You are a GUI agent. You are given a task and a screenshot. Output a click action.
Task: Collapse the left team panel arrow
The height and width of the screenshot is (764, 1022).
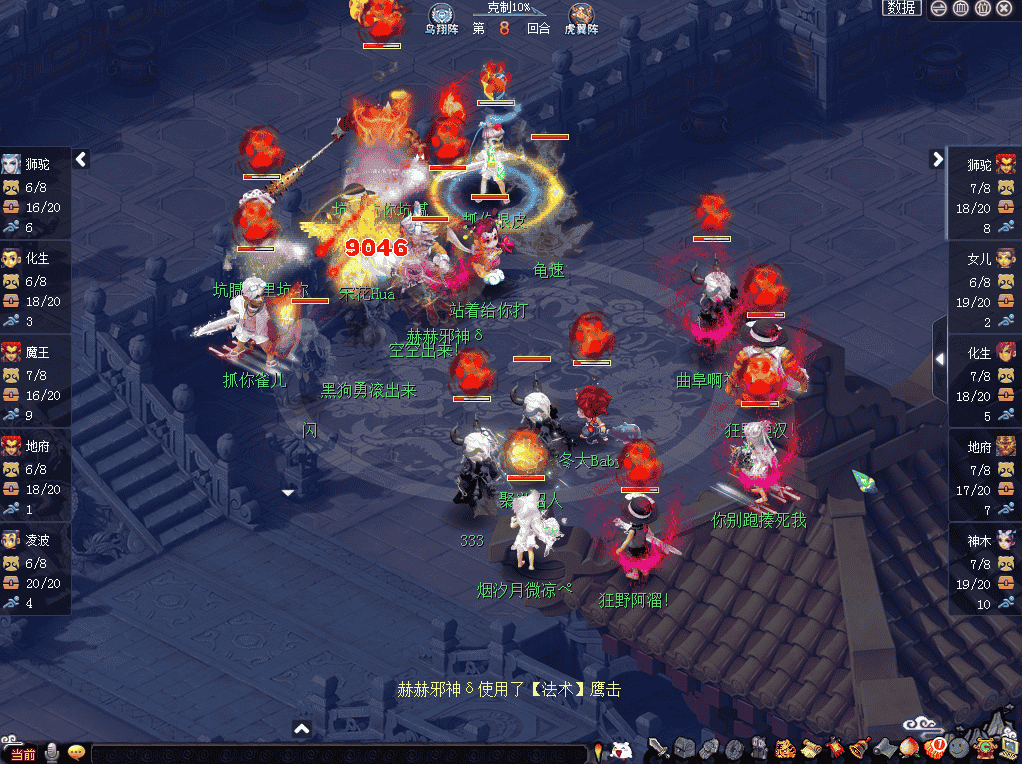click(82, 159)
